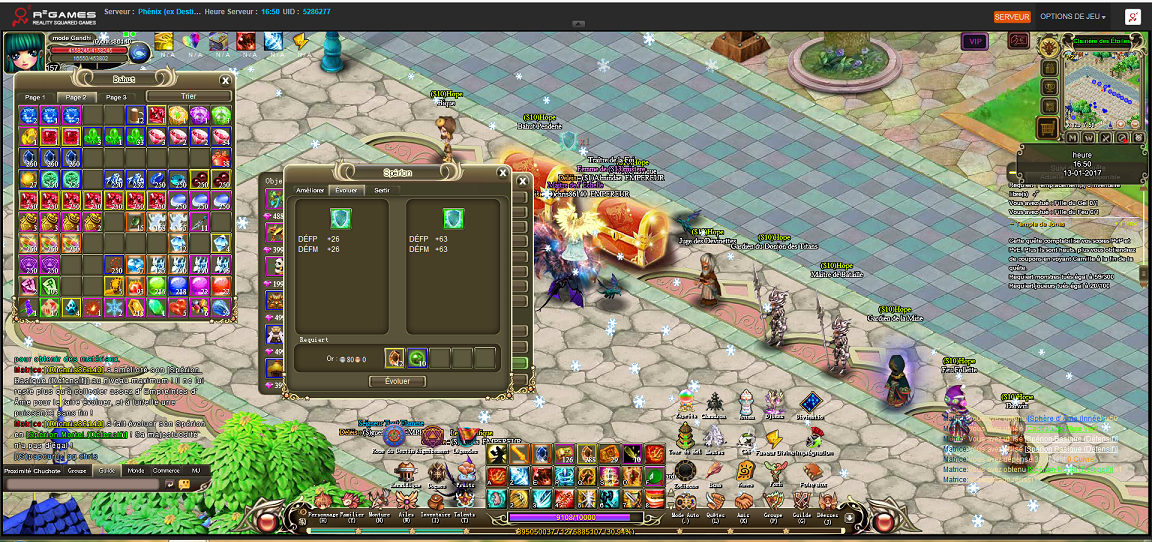
Task: Open the Inventaire menu
Action: (434, 516)
